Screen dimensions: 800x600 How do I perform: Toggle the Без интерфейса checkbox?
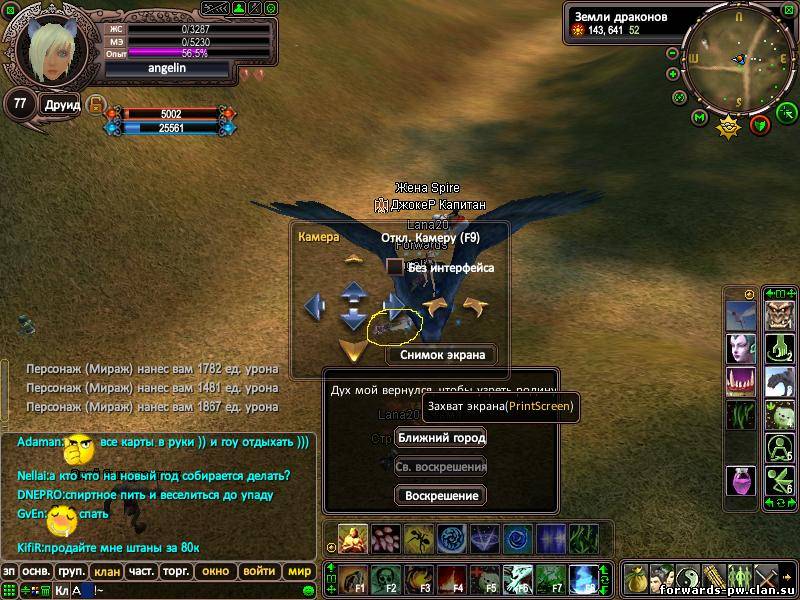pyautogui.click(x=395, y=267)
